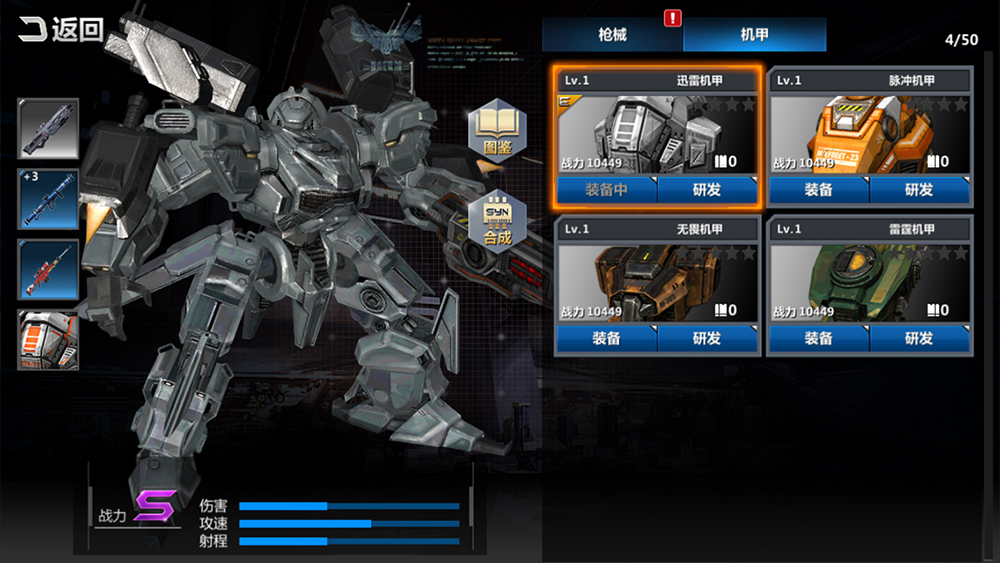Screen dimensions: 1000x563
Task: Click 装备中 on the 迅雷机甲
Action: point(607,189)
